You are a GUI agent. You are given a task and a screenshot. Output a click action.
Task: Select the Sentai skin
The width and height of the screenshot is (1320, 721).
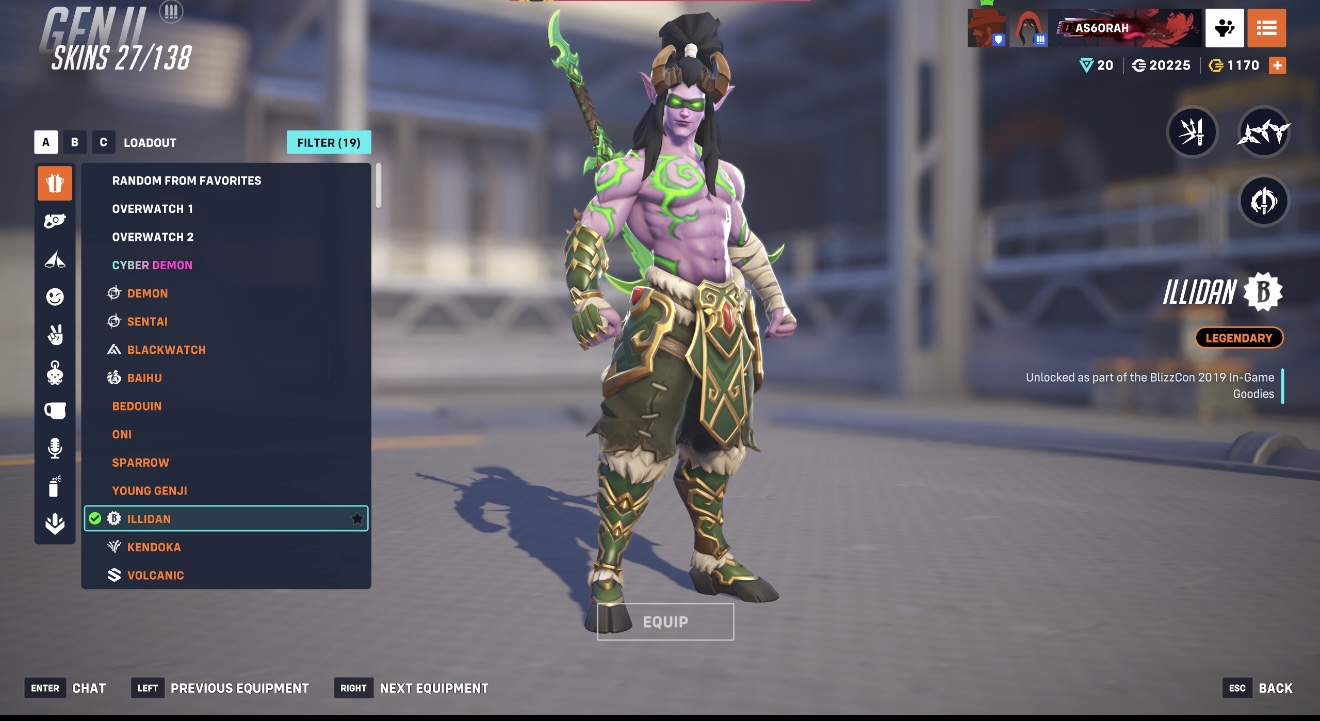click(x=147, y=322)
